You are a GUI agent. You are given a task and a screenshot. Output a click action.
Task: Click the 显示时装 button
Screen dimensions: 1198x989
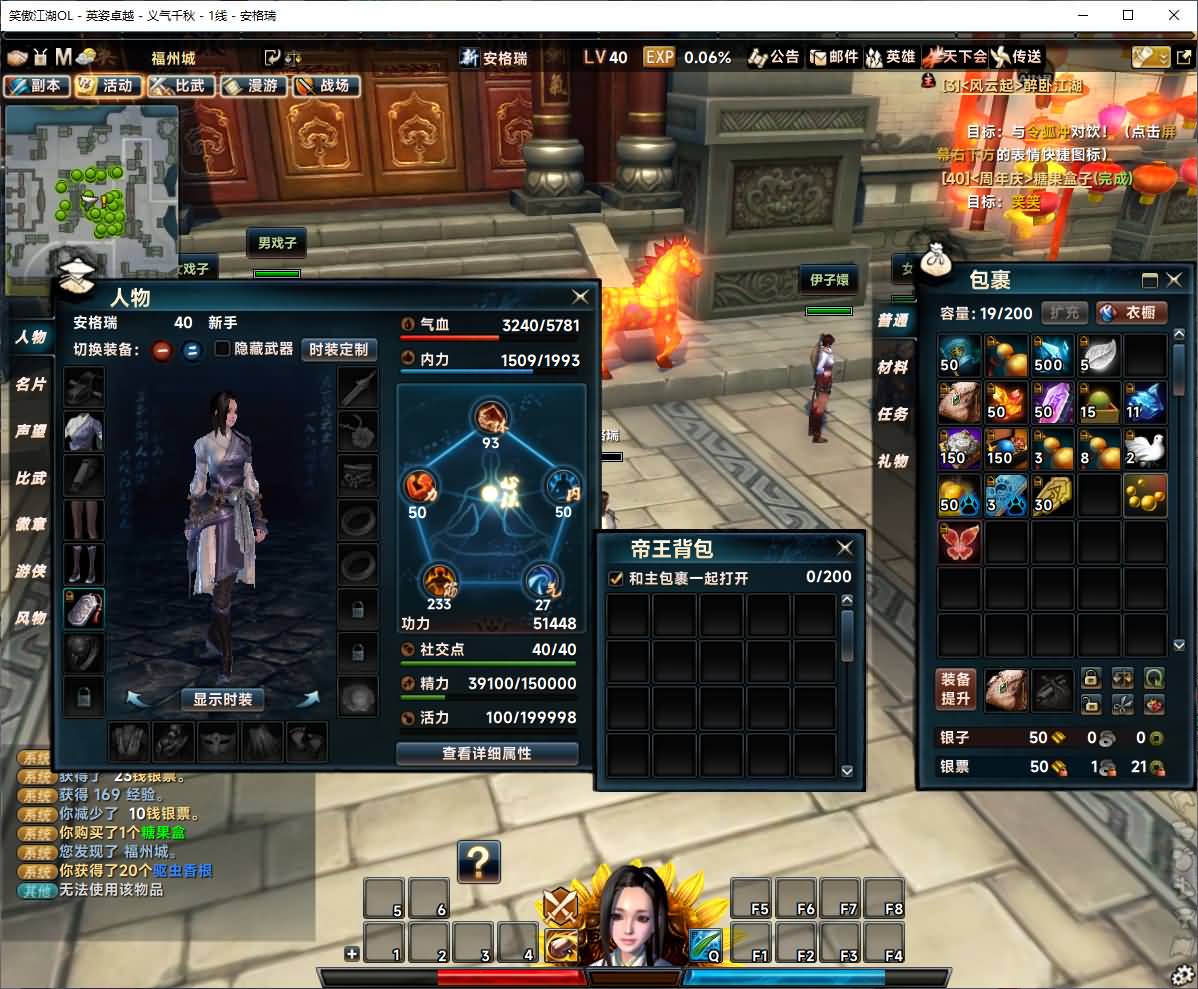[x=223, y=699]
